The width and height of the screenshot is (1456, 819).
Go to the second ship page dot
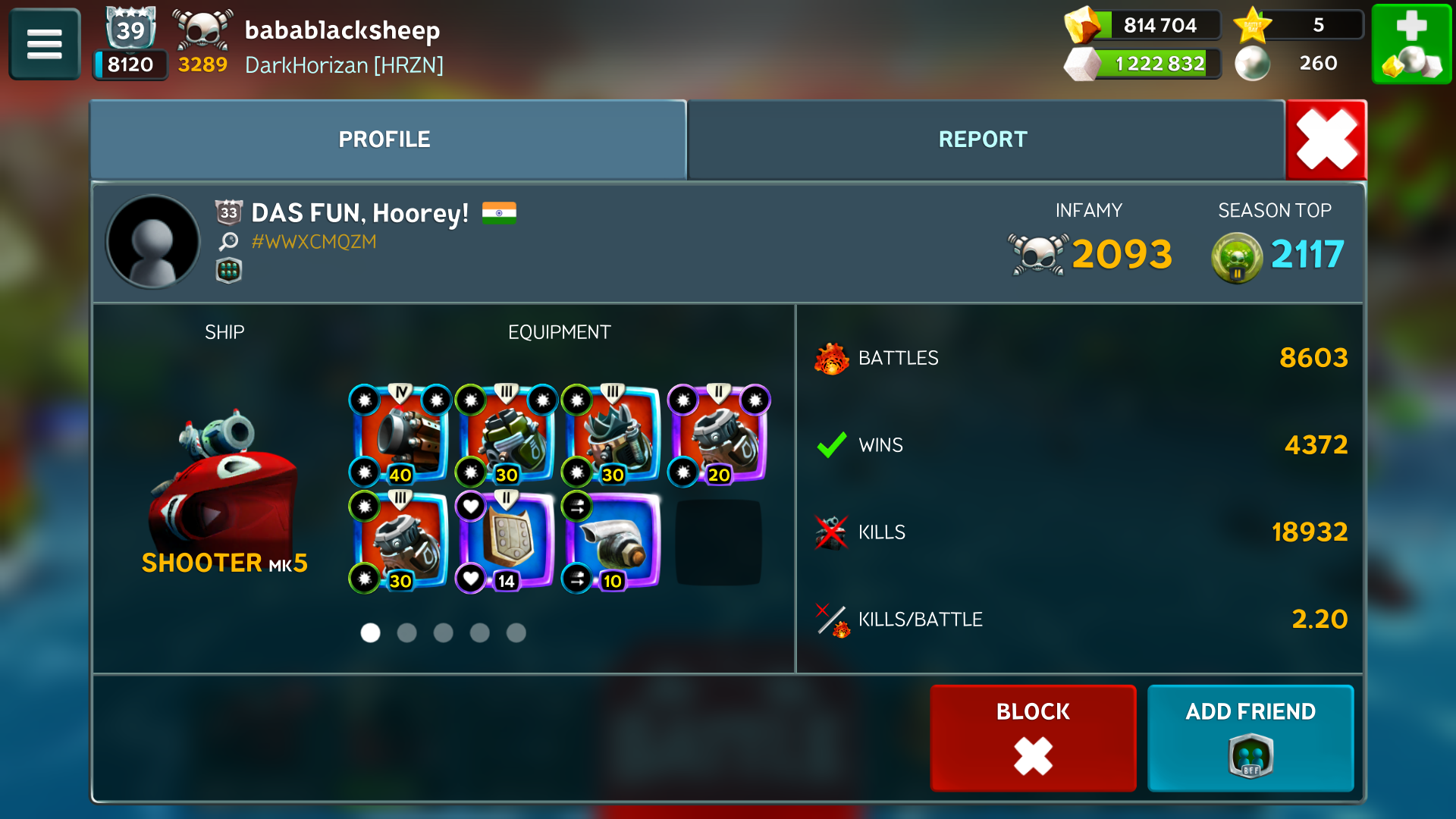[407, 633]
